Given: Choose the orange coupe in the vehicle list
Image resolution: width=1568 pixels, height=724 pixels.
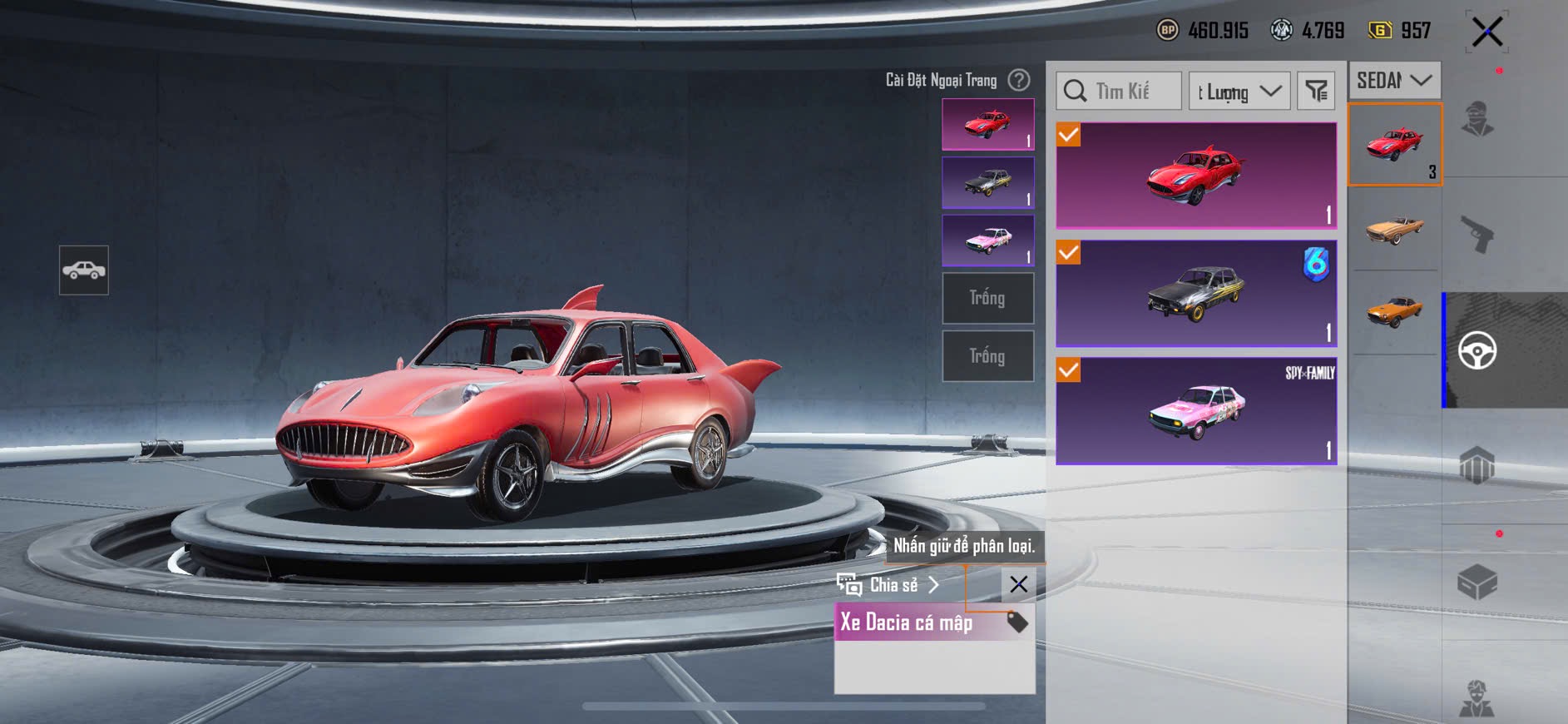Looking at the screenshot, I should tap(1395, 312).
